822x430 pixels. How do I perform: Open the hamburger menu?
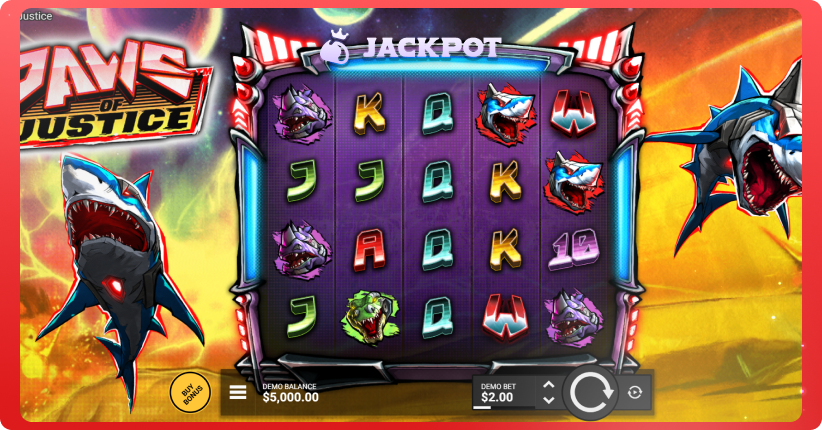tap(238, 392)
